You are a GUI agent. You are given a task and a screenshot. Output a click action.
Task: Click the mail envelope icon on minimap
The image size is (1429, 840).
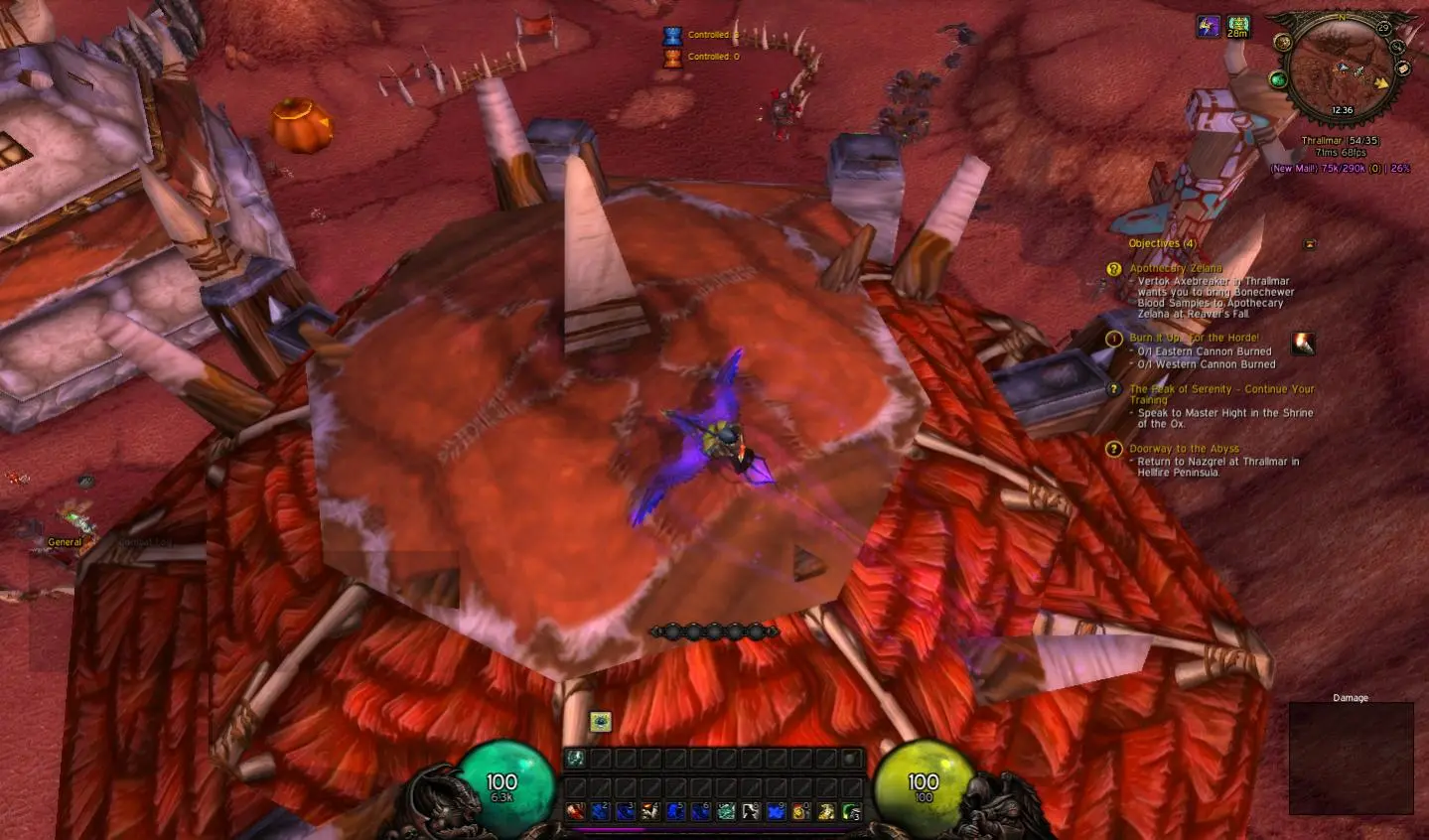tap(1403, 69)
